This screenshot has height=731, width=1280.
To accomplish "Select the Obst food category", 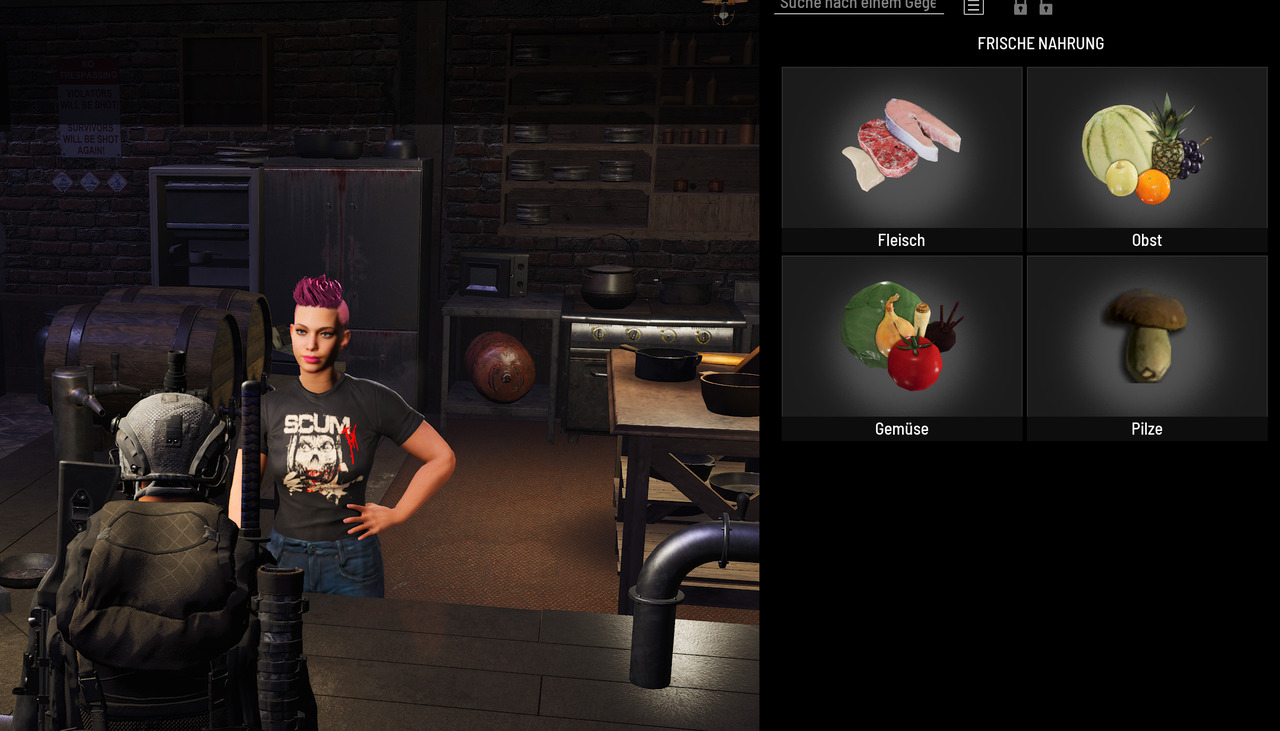I will pos(1146,158).
